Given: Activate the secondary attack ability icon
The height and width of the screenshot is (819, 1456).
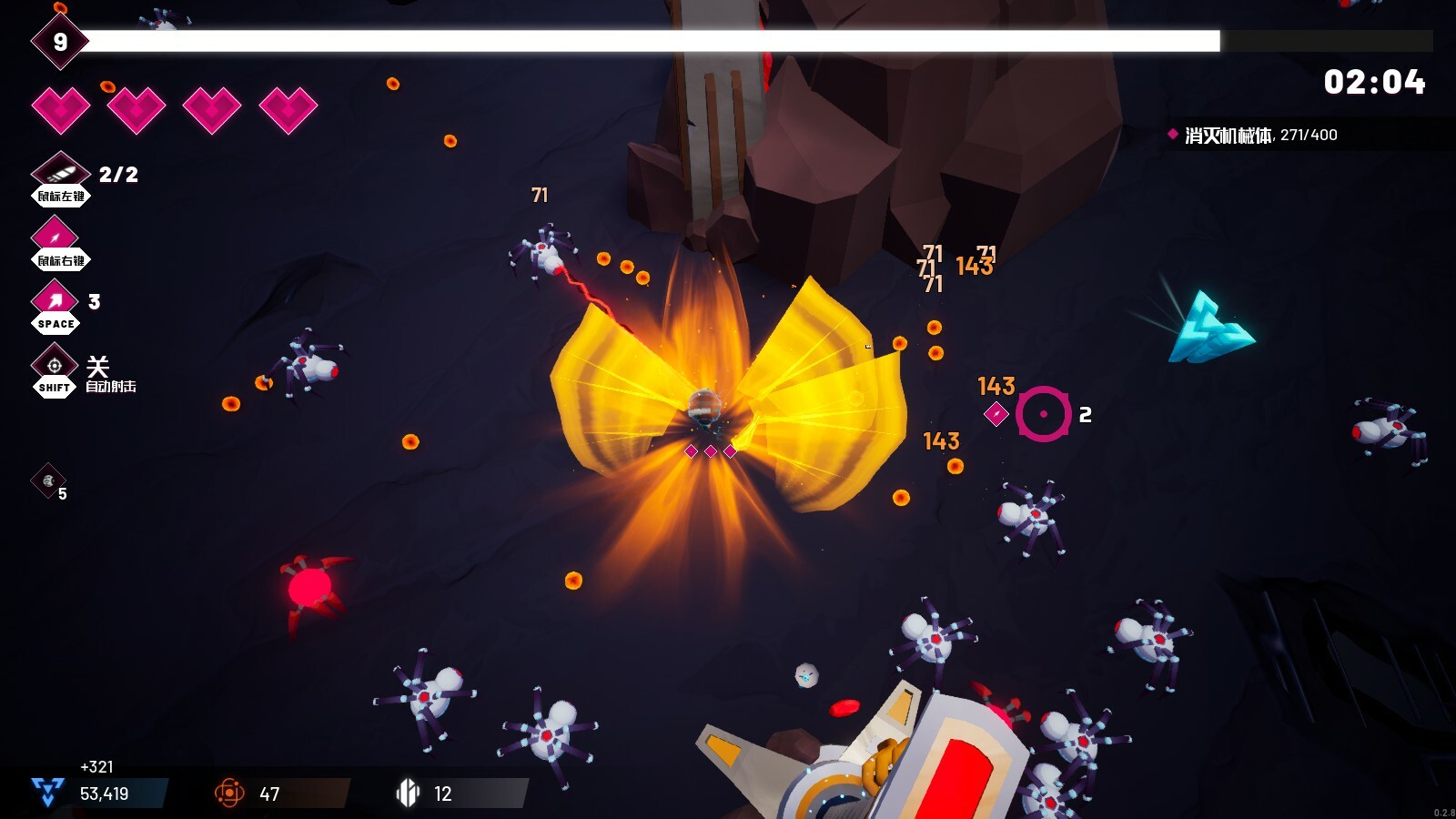Looking at the screenshot, I should tap(55, 236).
